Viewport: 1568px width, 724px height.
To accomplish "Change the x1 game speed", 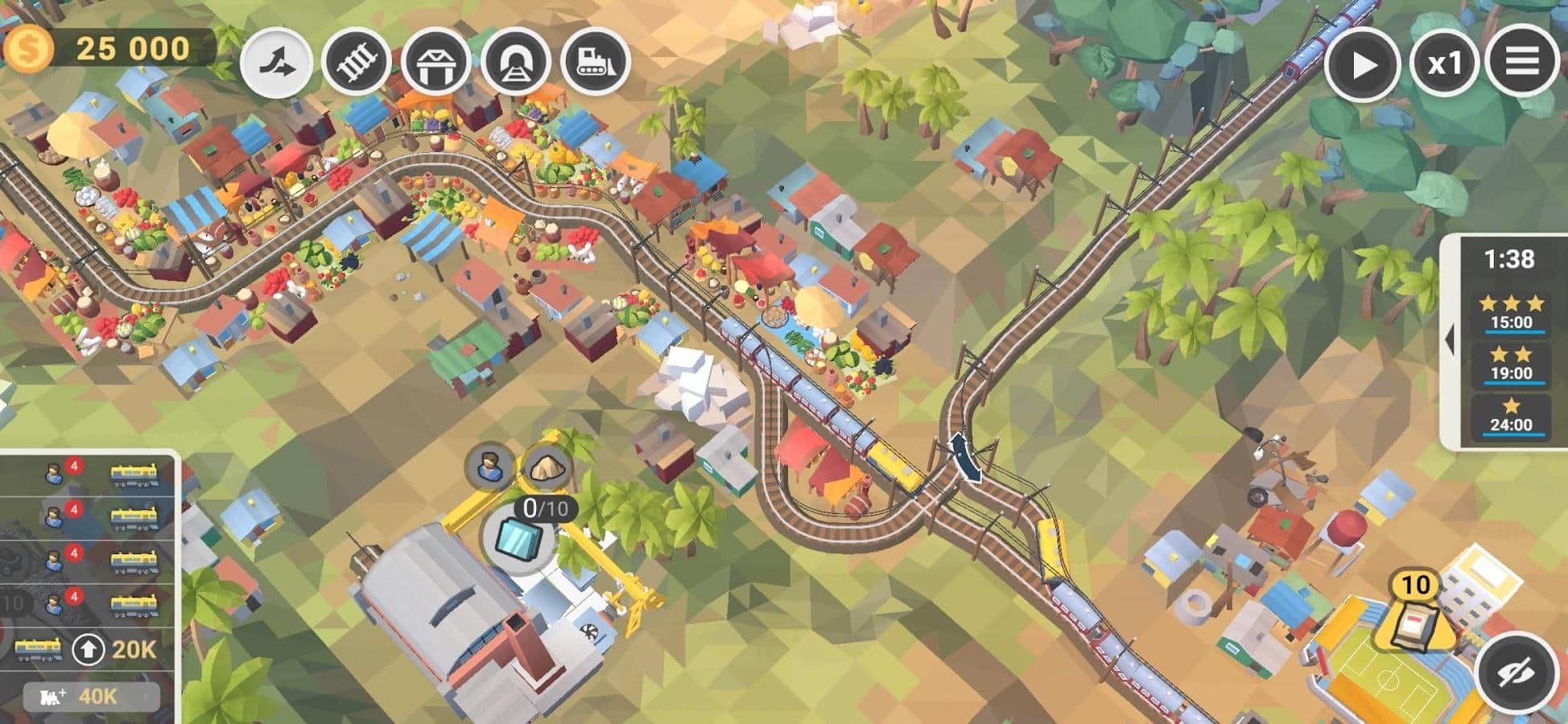I will pos(1443,64).
